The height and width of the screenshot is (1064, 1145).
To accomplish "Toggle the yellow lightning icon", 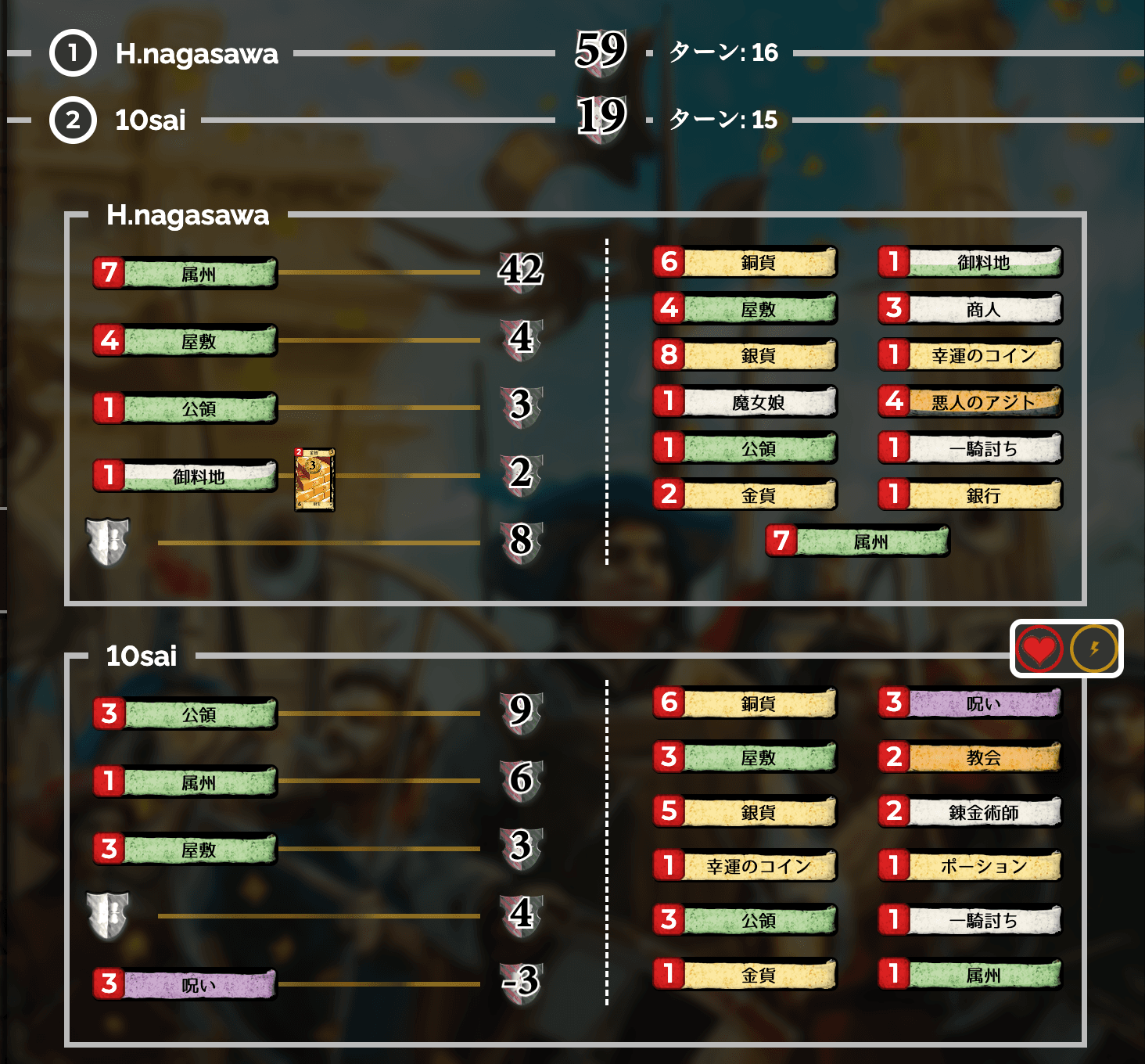I will click(x=1093, y=649).
